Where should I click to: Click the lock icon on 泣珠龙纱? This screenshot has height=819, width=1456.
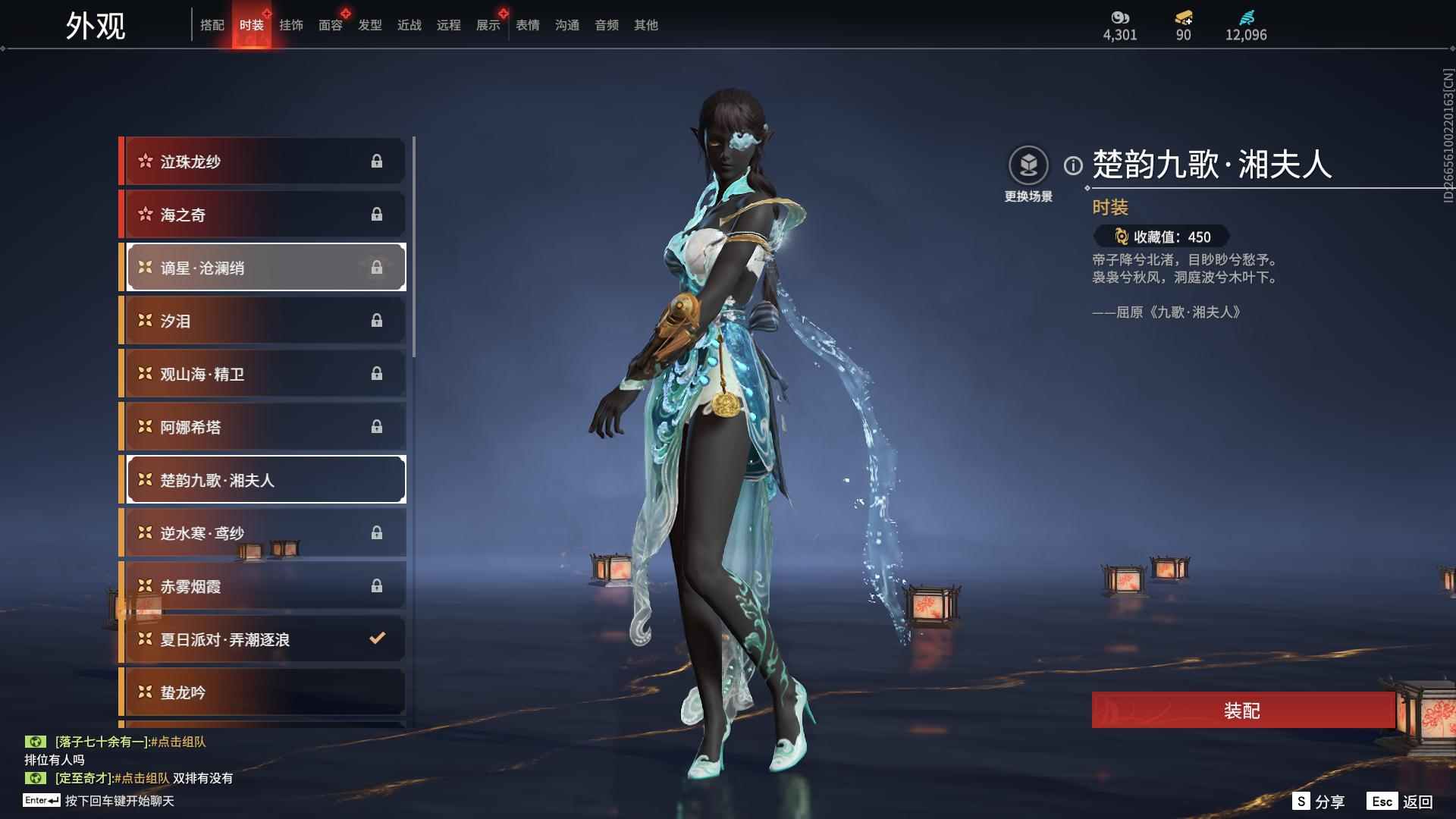(x=378, y=161)
